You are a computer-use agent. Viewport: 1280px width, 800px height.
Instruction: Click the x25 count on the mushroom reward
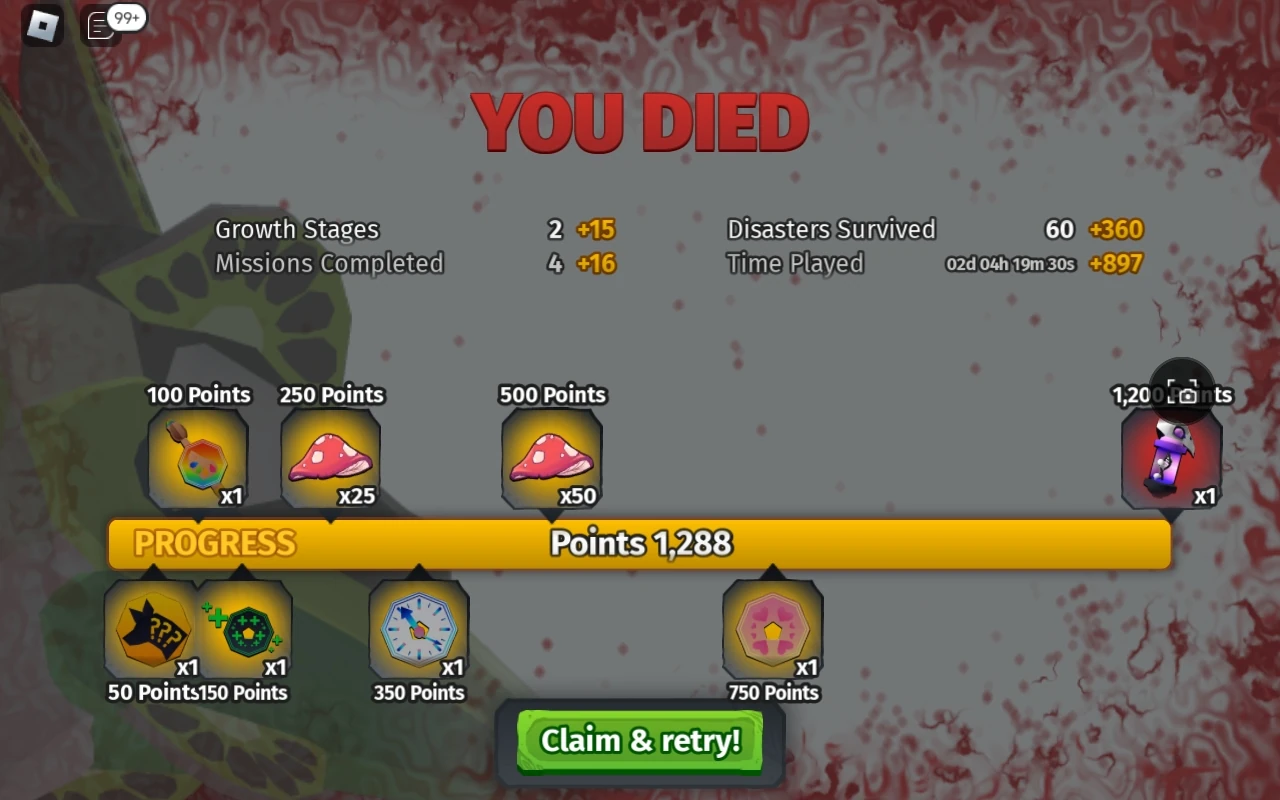(358, 494)
